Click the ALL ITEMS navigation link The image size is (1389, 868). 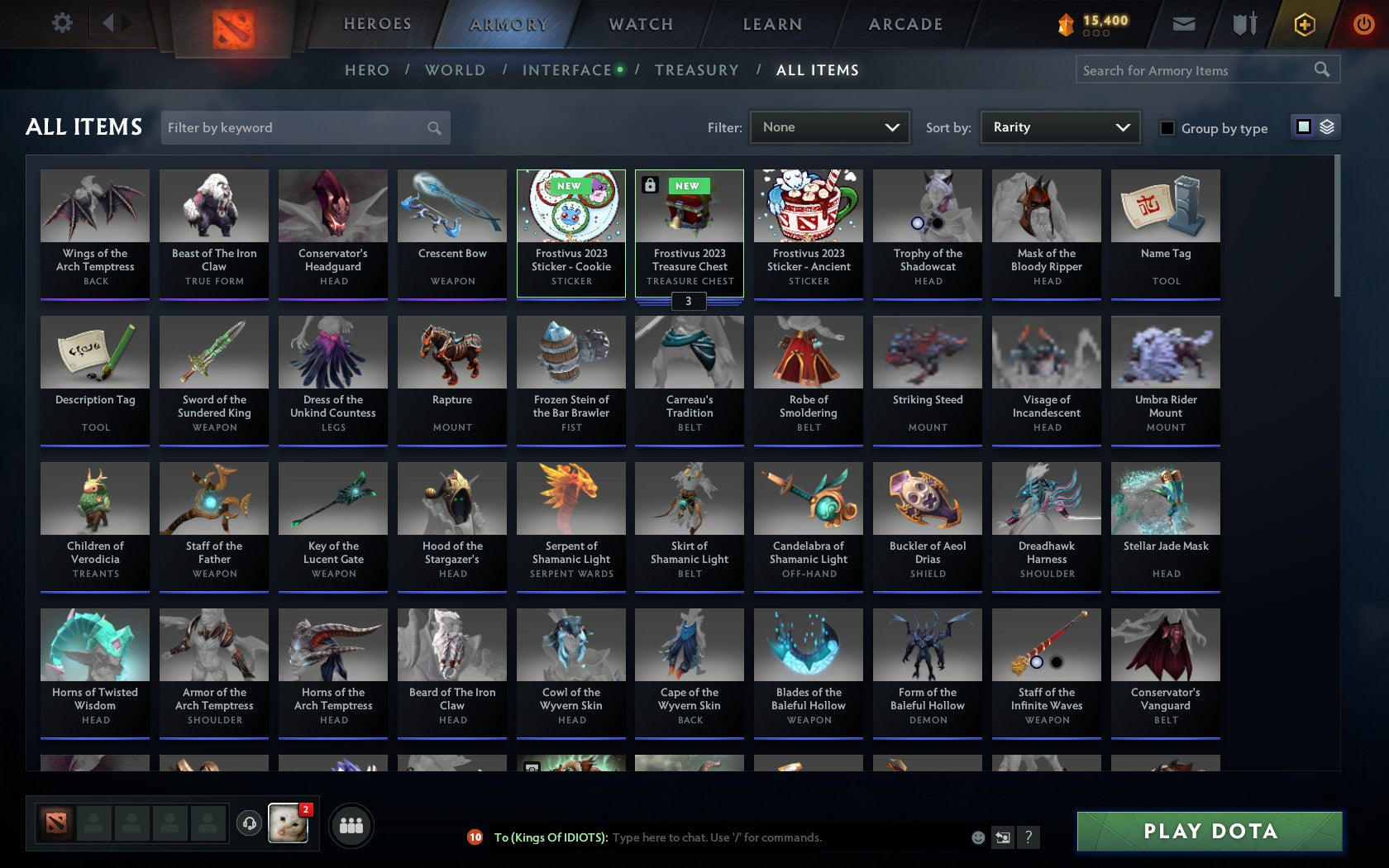coord(817,70)
